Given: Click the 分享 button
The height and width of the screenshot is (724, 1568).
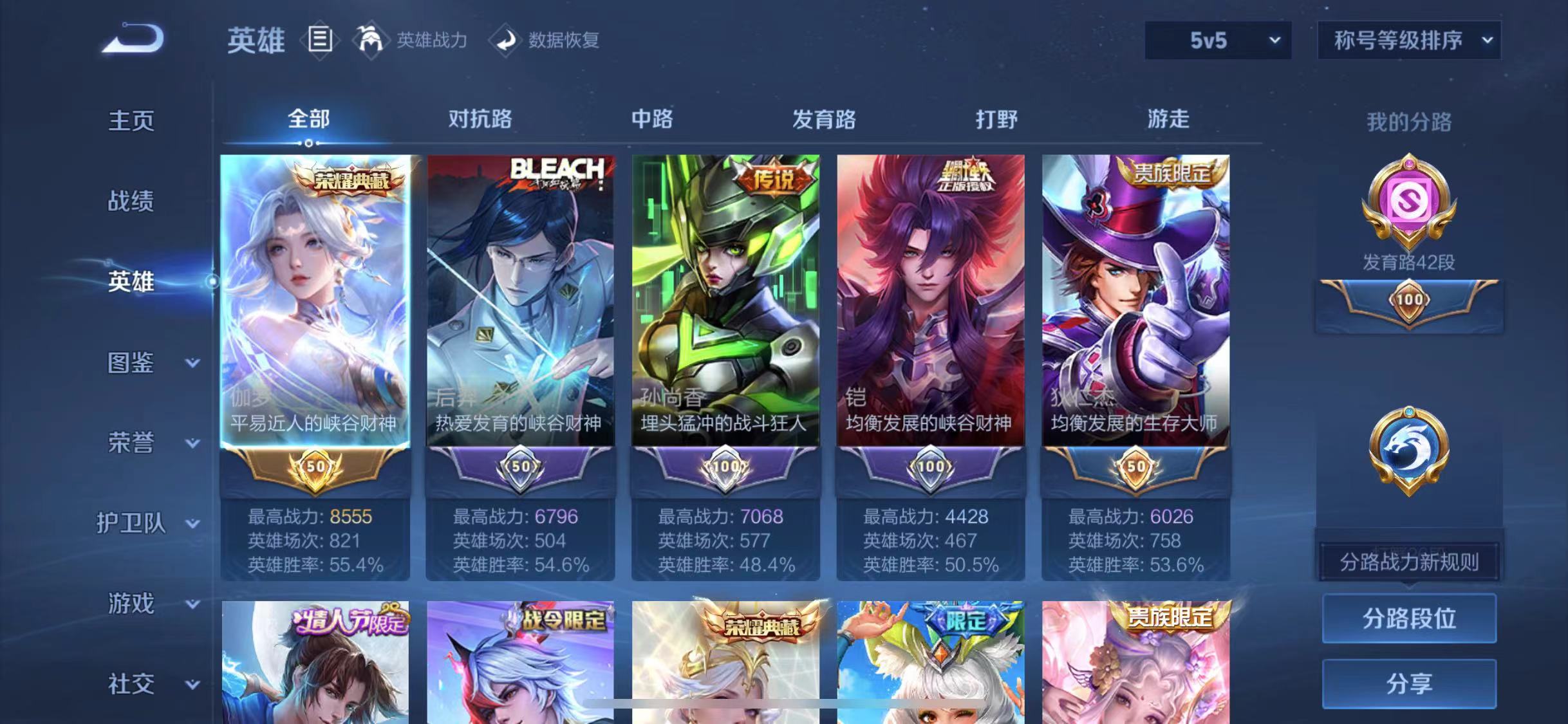Looking at the screenshot, I should (1409, 683).
